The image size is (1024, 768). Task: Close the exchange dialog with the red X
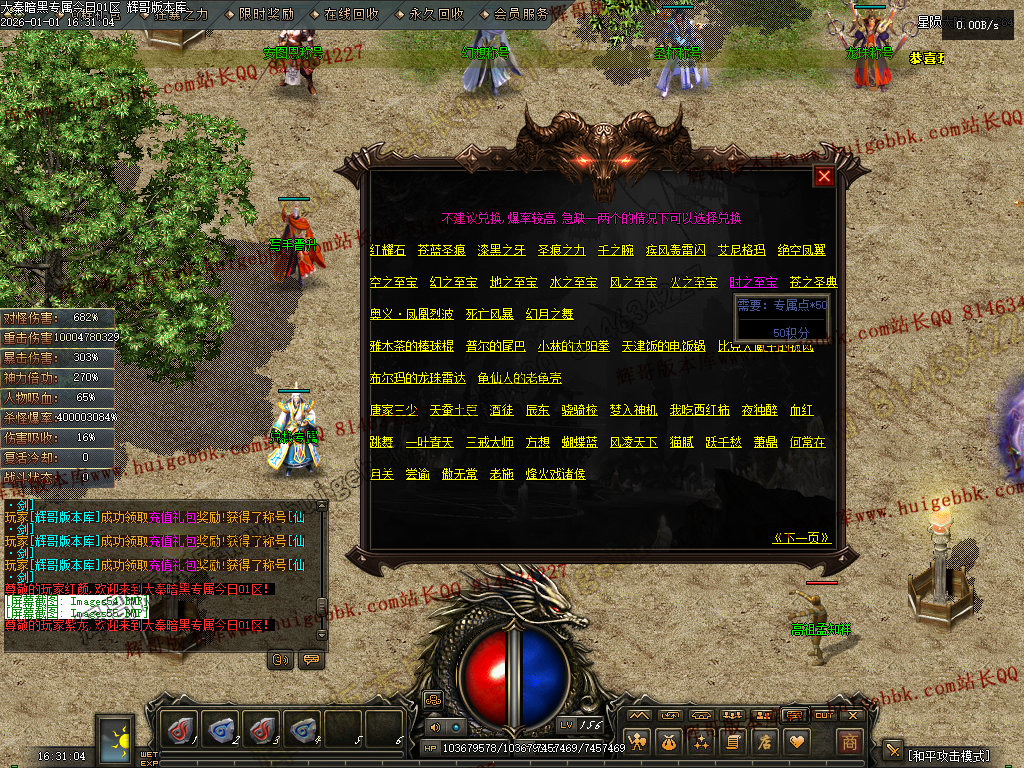tap(824, 177)
